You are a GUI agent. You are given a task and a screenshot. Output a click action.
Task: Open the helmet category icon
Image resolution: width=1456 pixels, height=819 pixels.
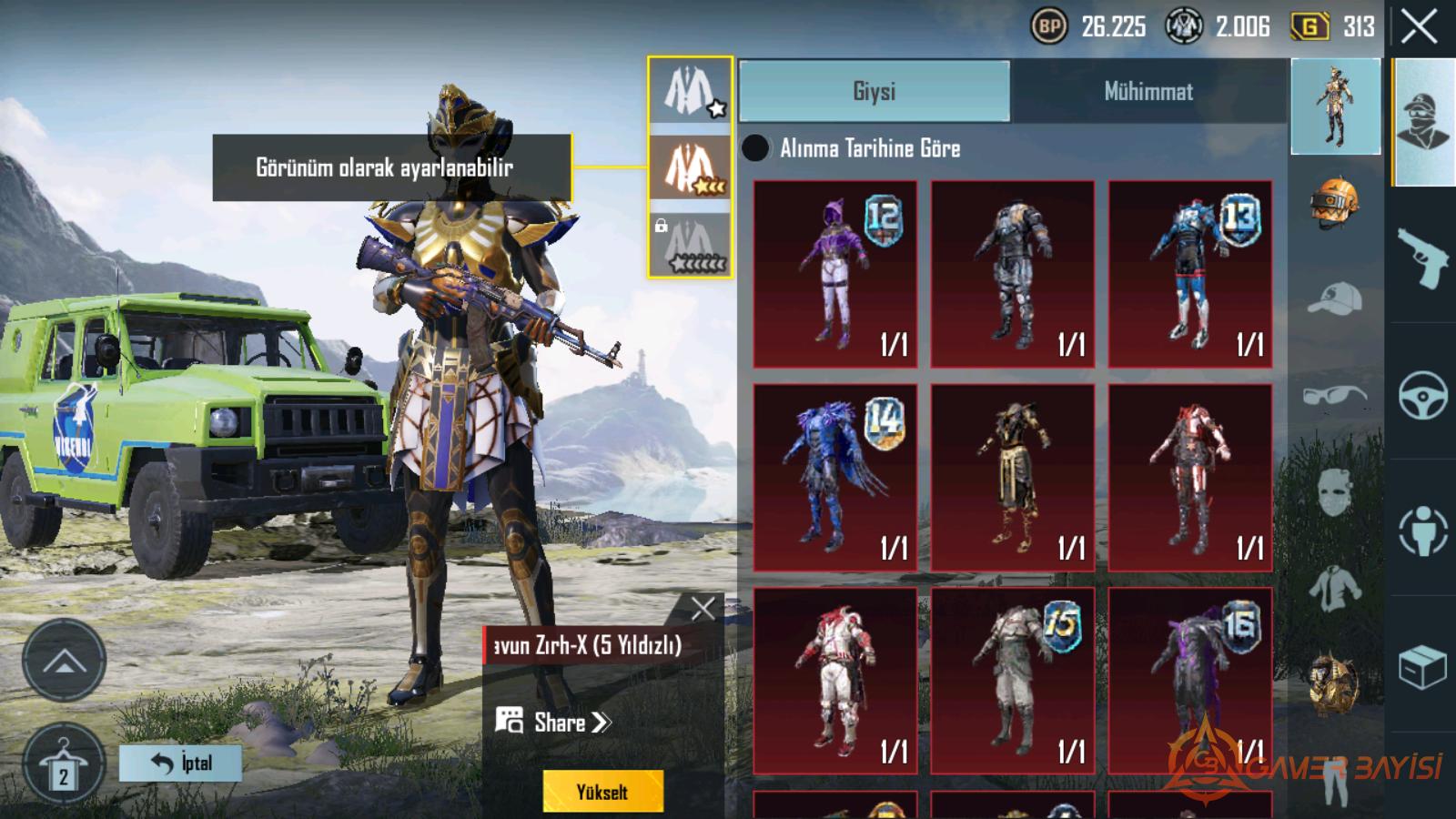click(1335, 201)
